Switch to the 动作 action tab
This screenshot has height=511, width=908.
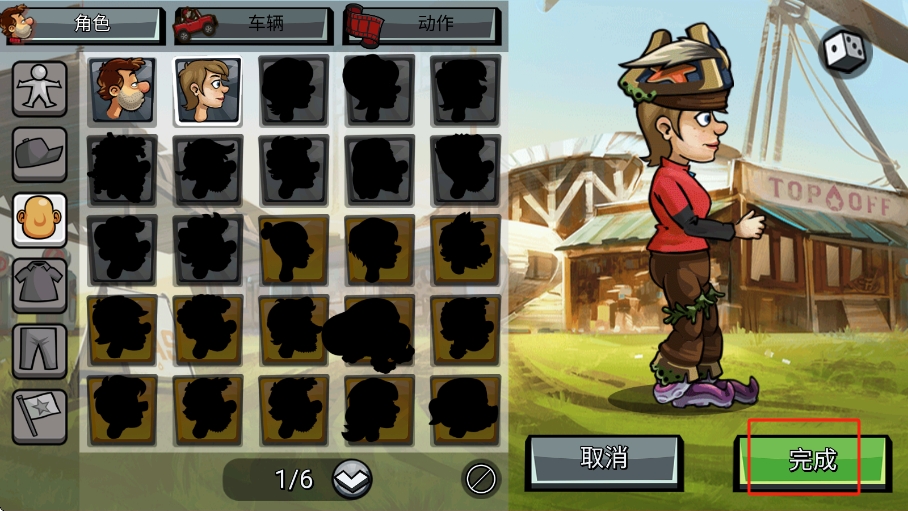[422, 24]
